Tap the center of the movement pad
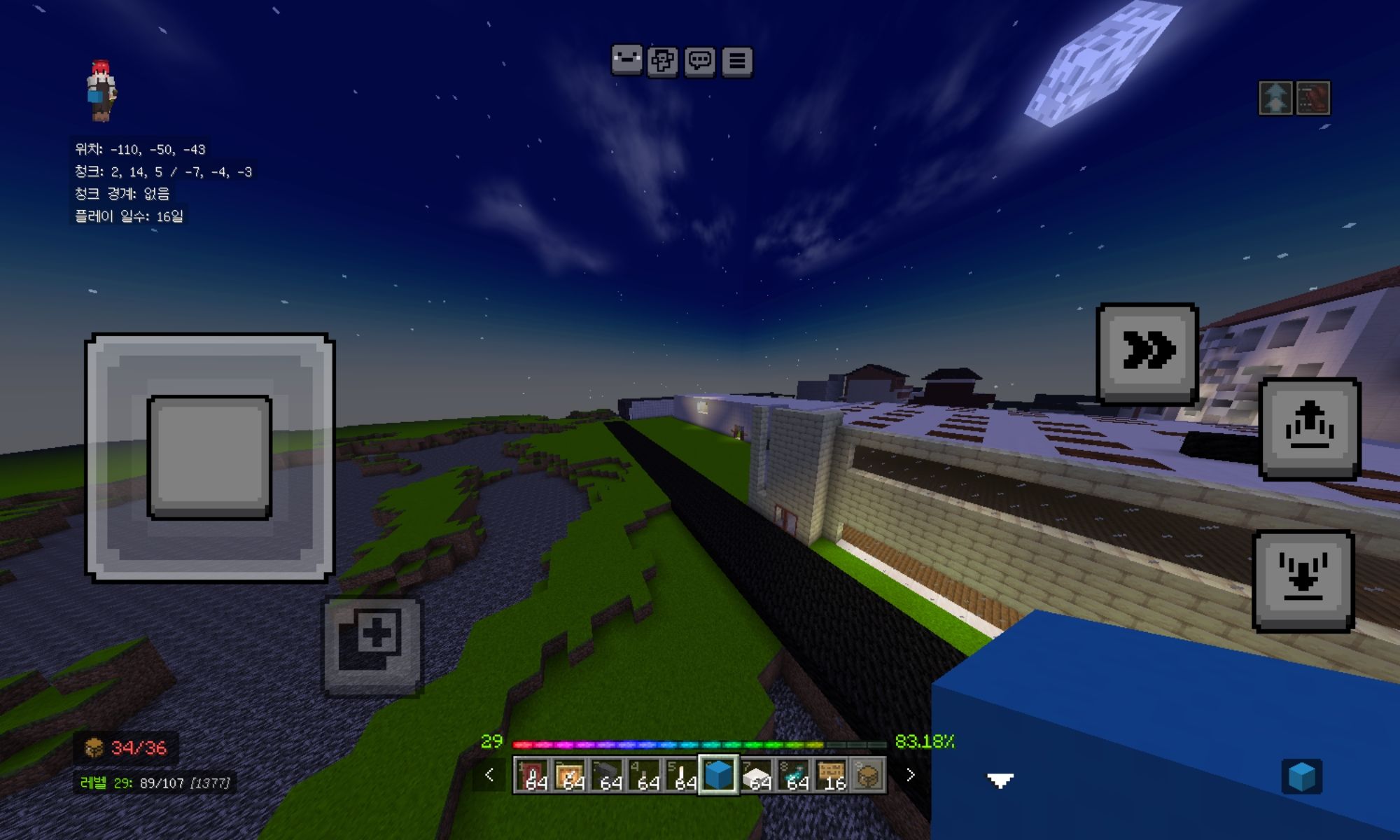 (x=209, y=457)
